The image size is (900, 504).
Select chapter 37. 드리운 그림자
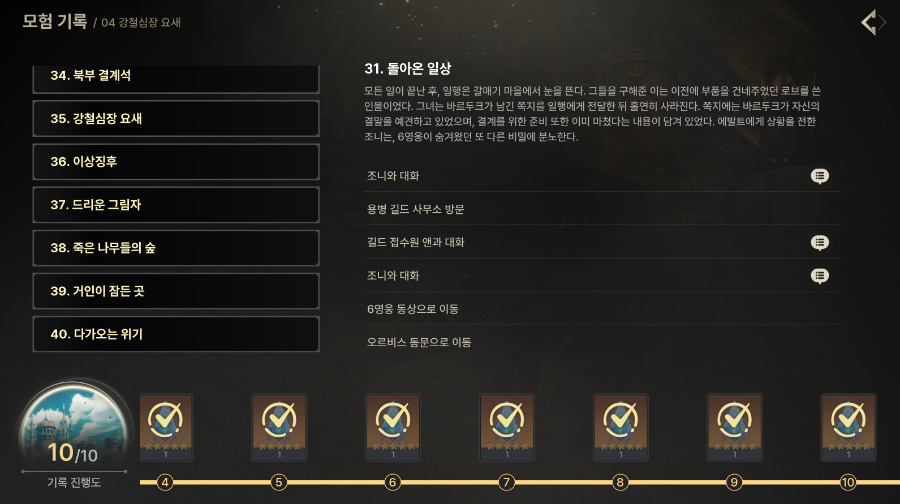(176, 205)
